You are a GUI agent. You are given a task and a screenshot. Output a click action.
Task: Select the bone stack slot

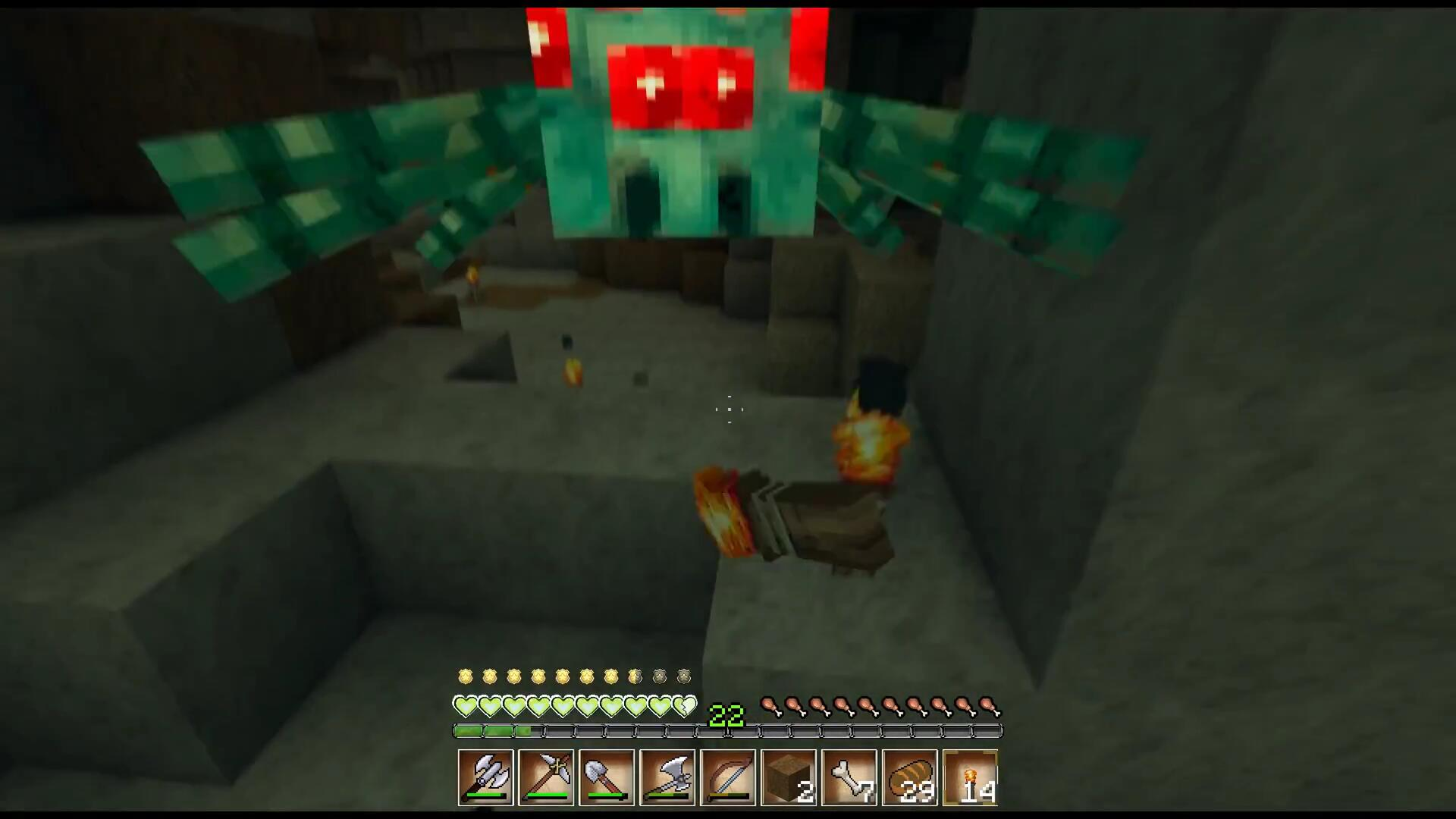tap(849, 777)
